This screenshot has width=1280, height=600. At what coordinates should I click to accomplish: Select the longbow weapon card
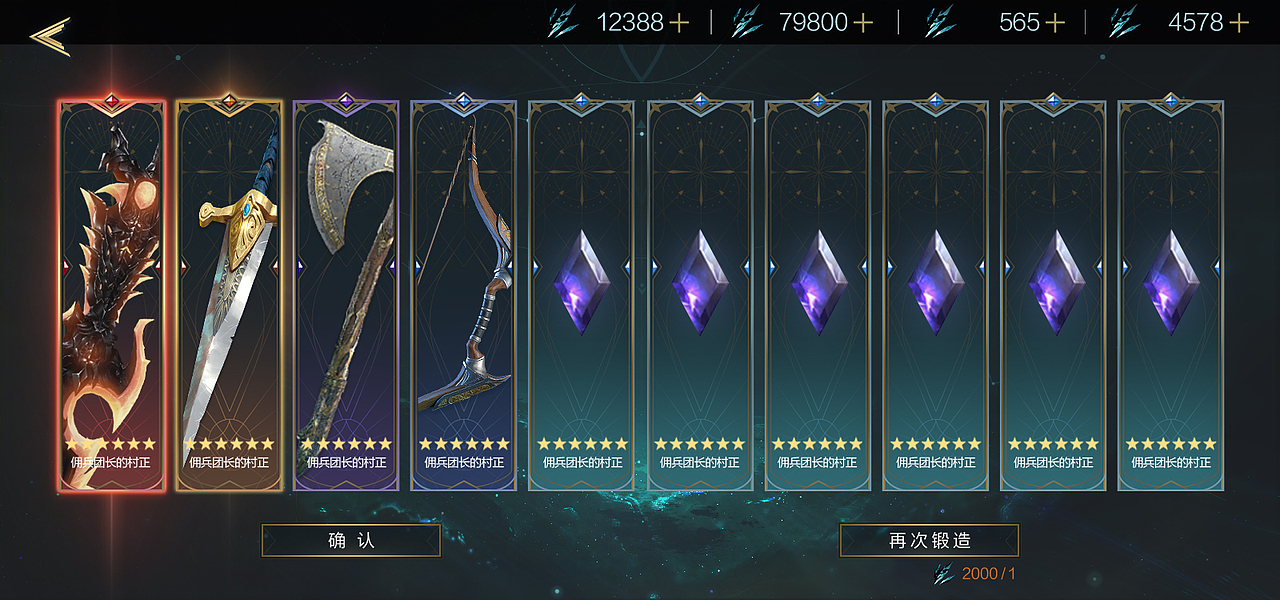(x=463, y=296)
